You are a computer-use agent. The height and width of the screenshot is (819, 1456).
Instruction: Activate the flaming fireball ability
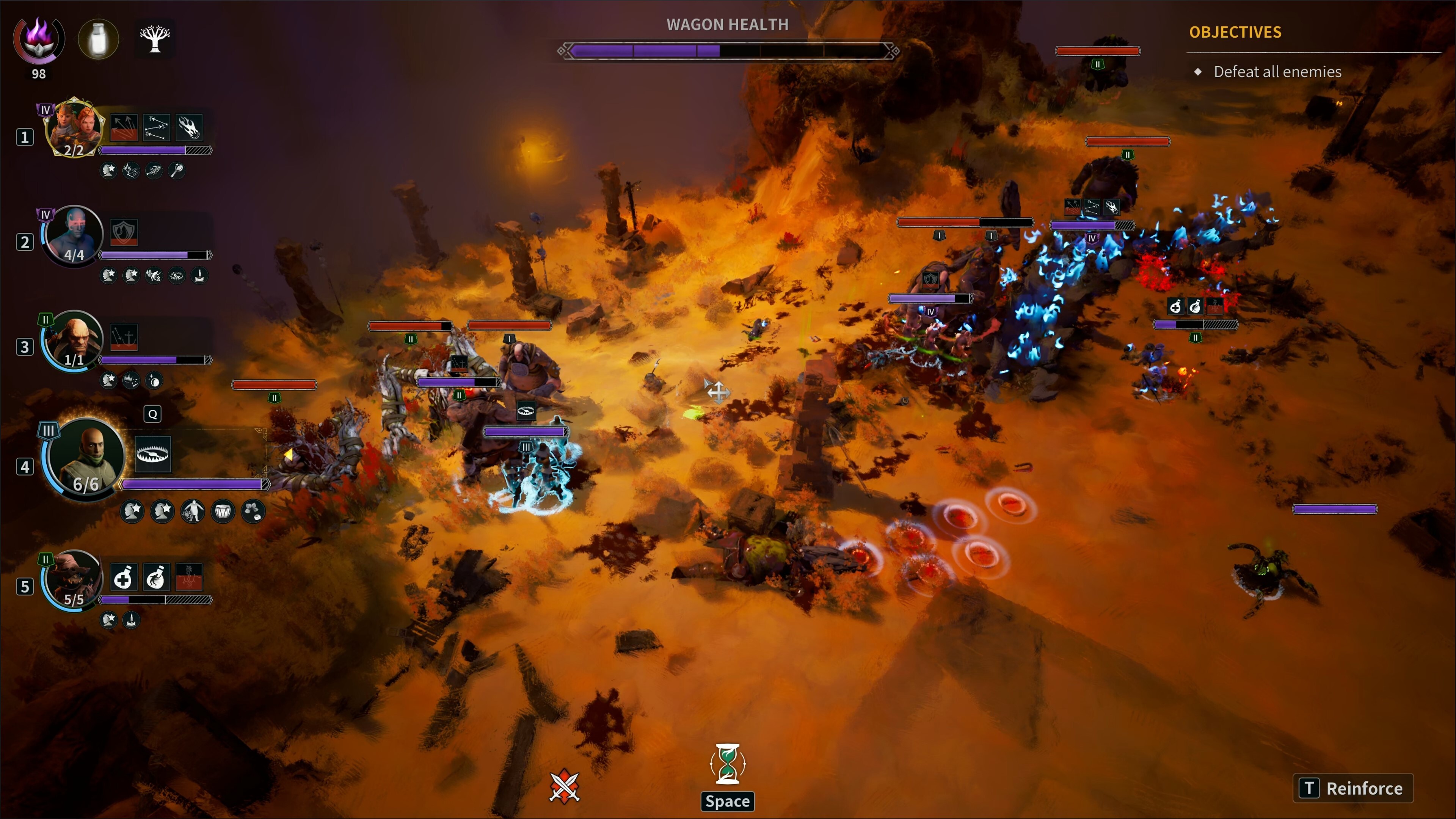189,127
